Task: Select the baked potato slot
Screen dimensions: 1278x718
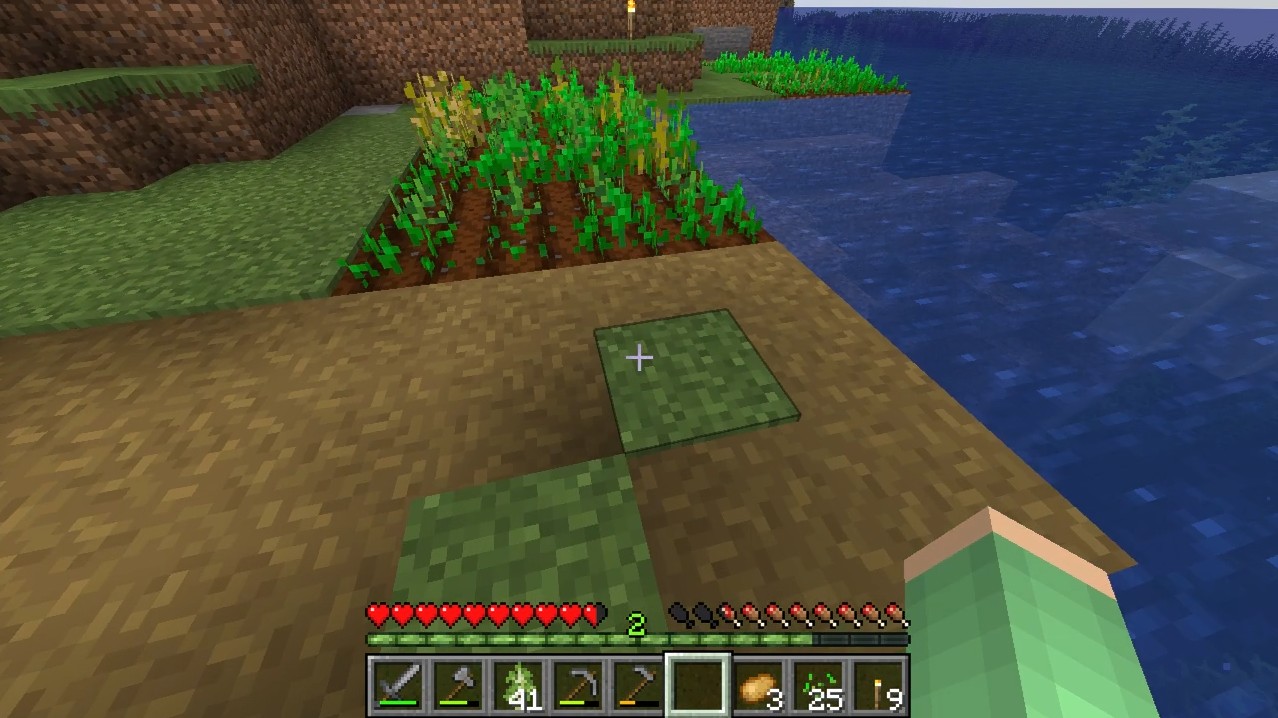Action: click(758, 685)
